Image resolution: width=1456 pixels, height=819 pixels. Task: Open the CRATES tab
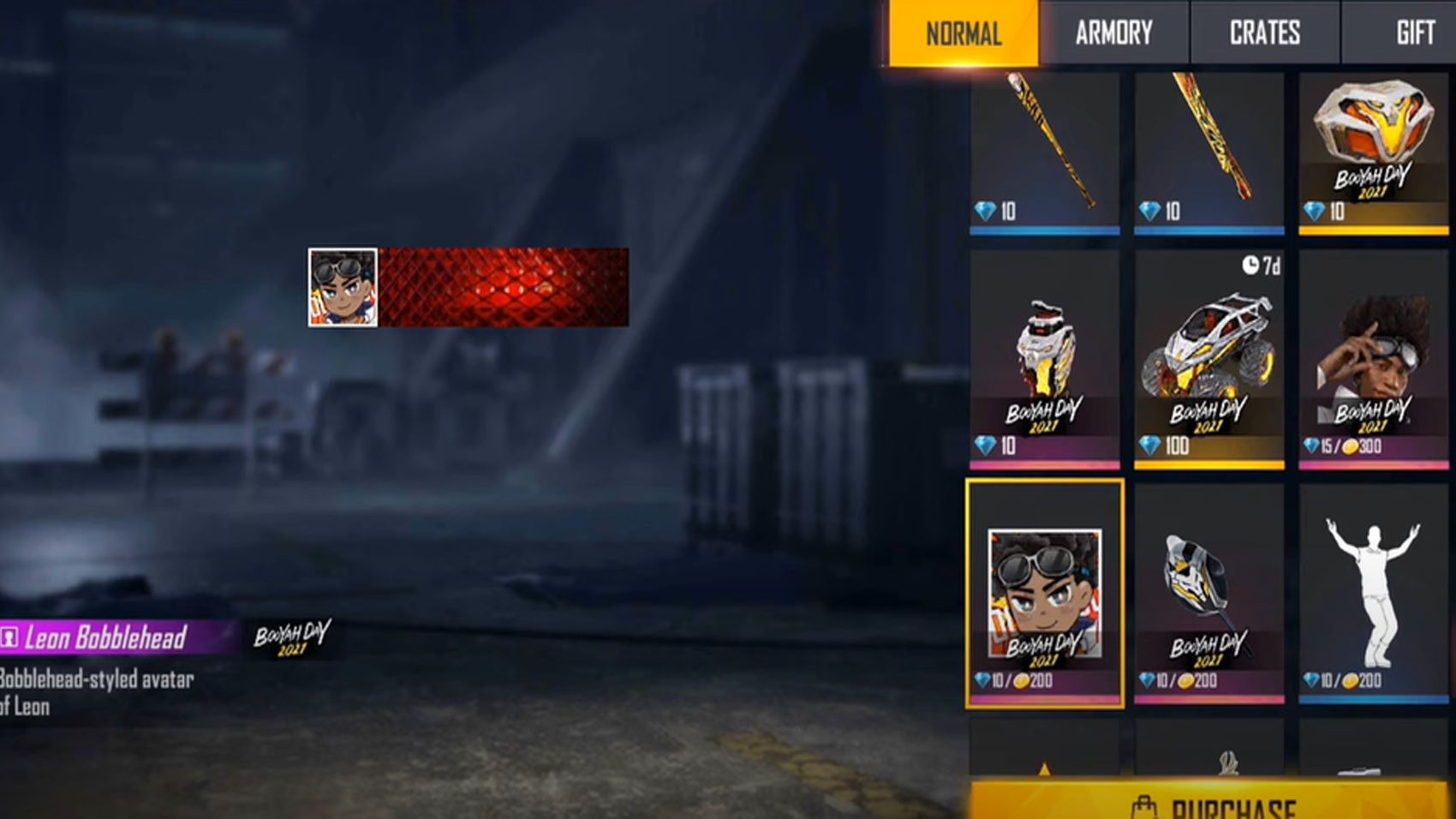click(x=1264, y=33)
